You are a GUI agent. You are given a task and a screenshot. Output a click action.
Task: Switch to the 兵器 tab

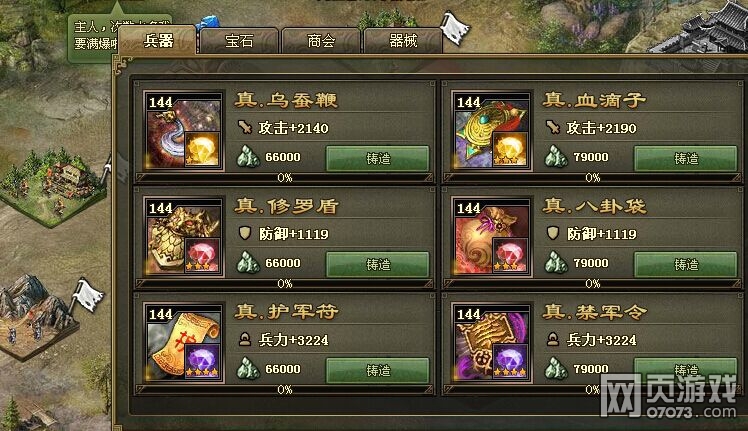click(159, 40)
